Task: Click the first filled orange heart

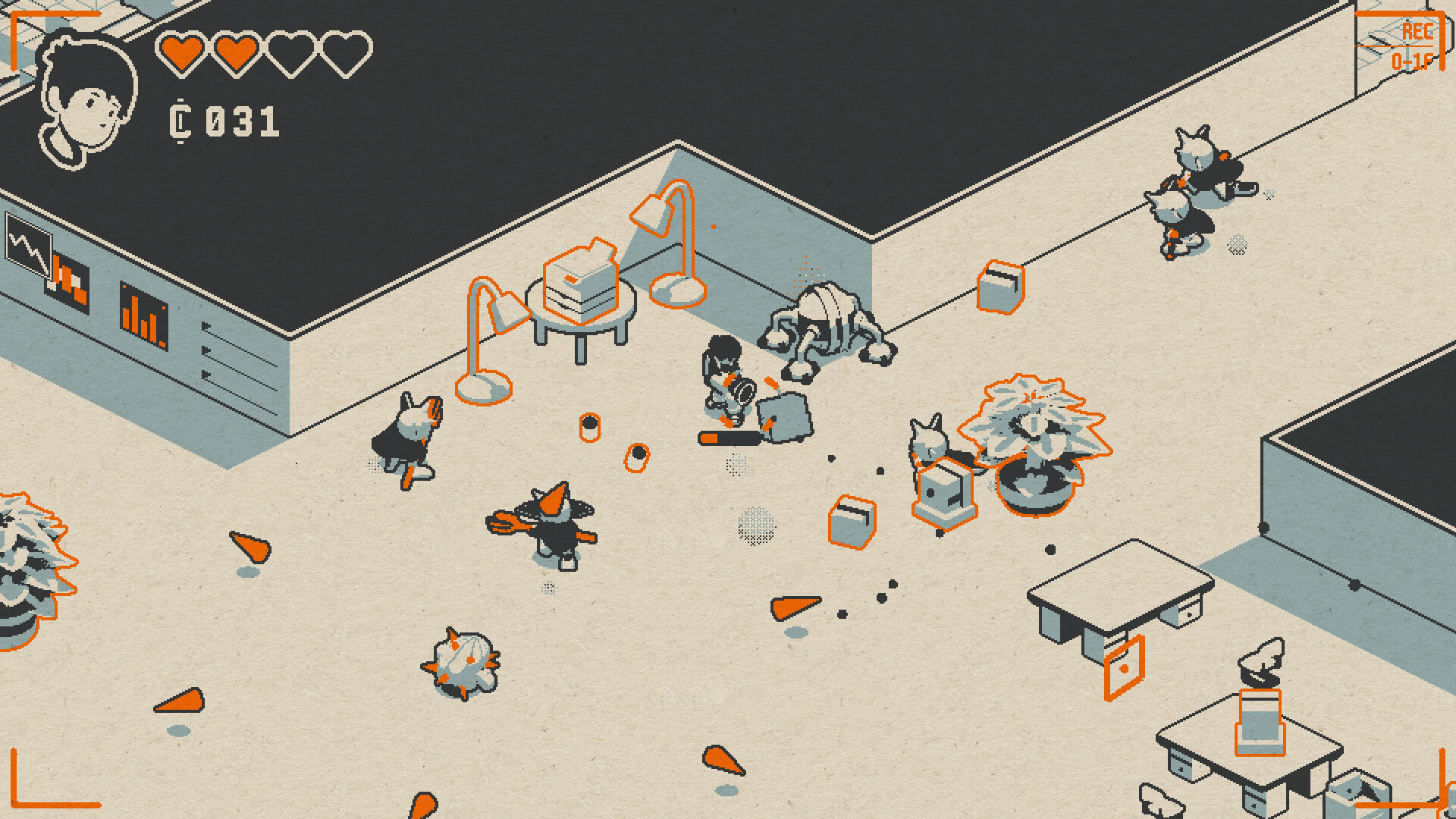Action: pos(180,52)
